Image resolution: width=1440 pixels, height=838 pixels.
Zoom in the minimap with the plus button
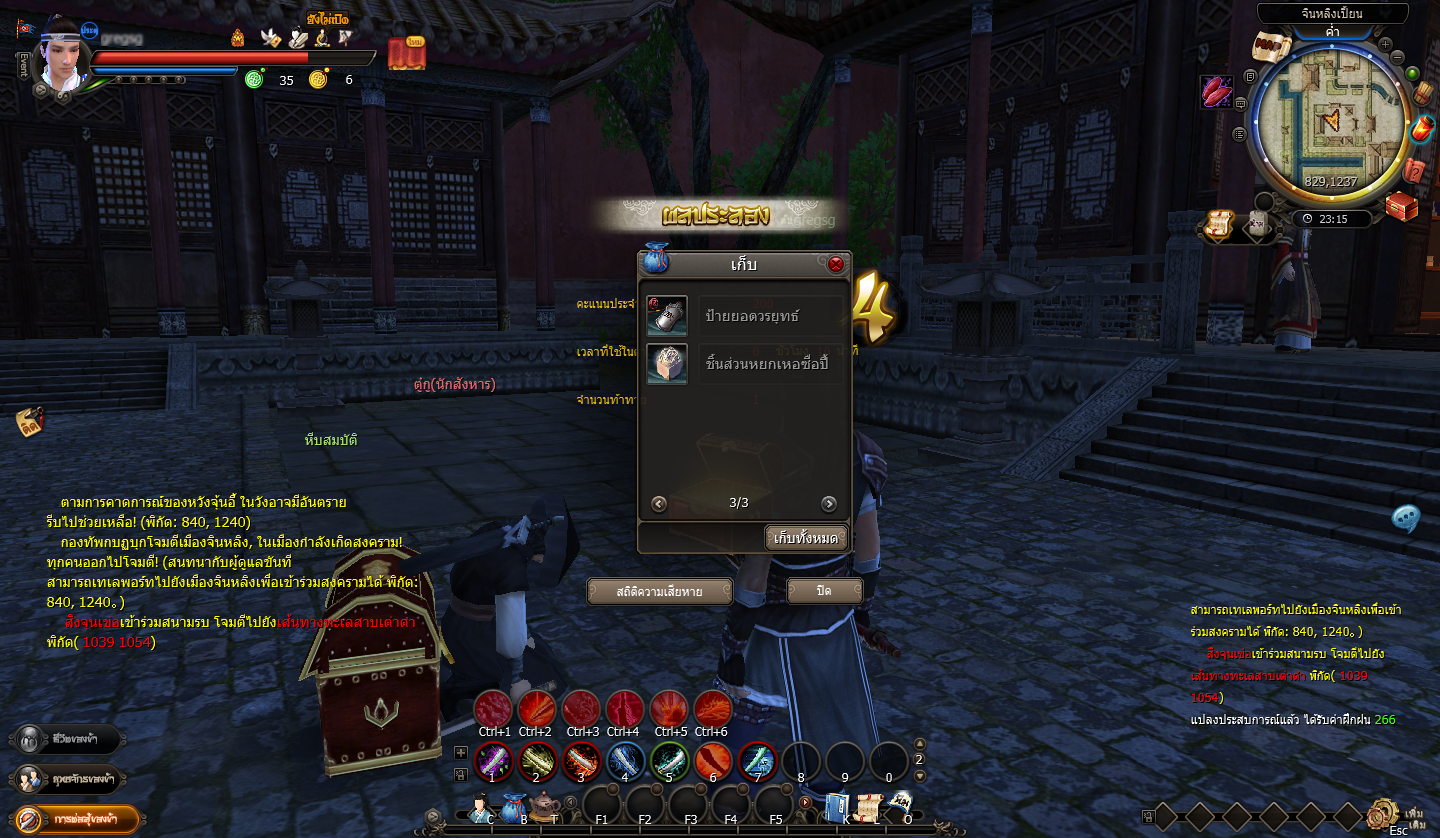(1385, 44)
